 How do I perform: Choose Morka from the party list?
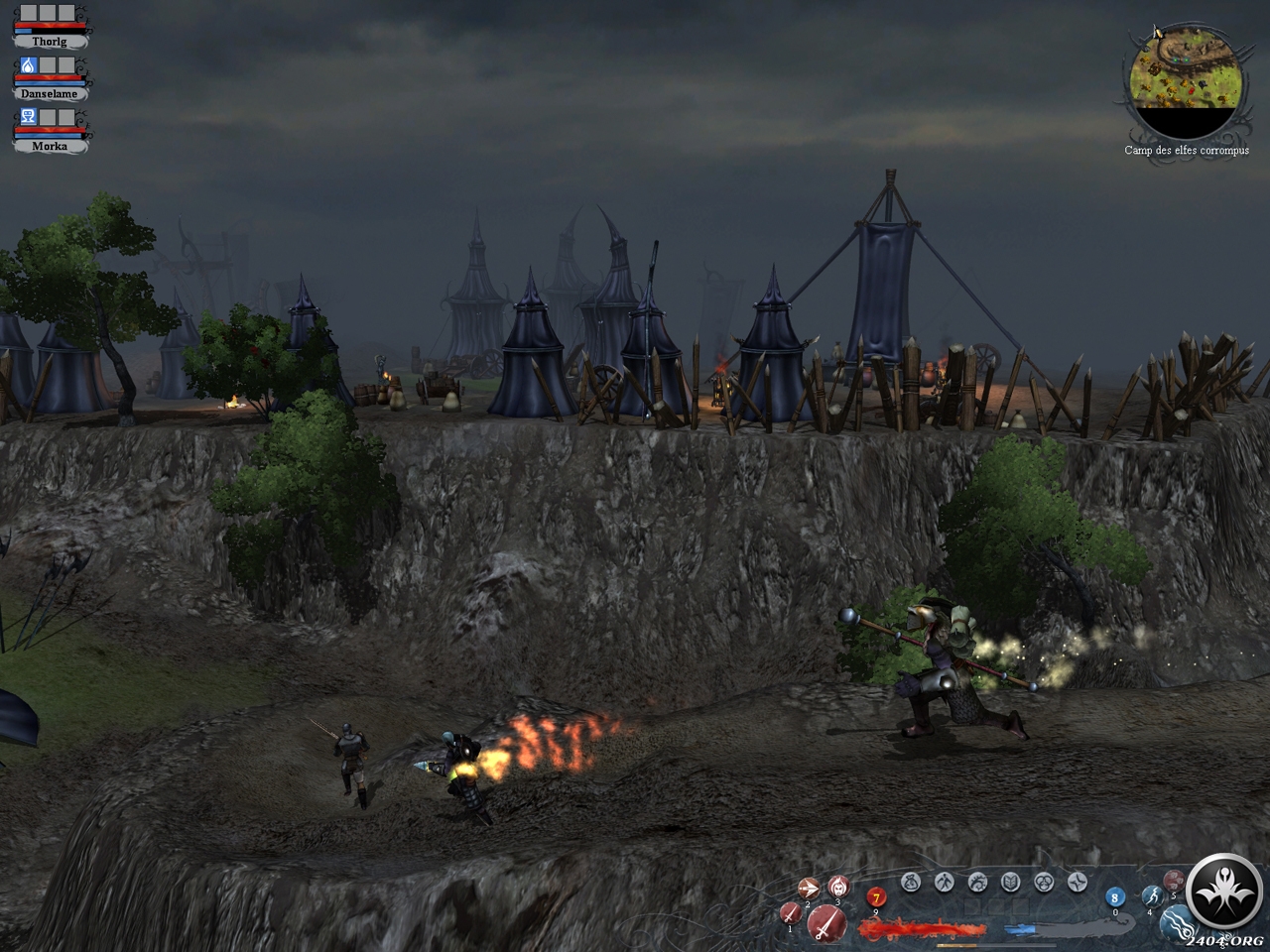click(x=49, y=146)
